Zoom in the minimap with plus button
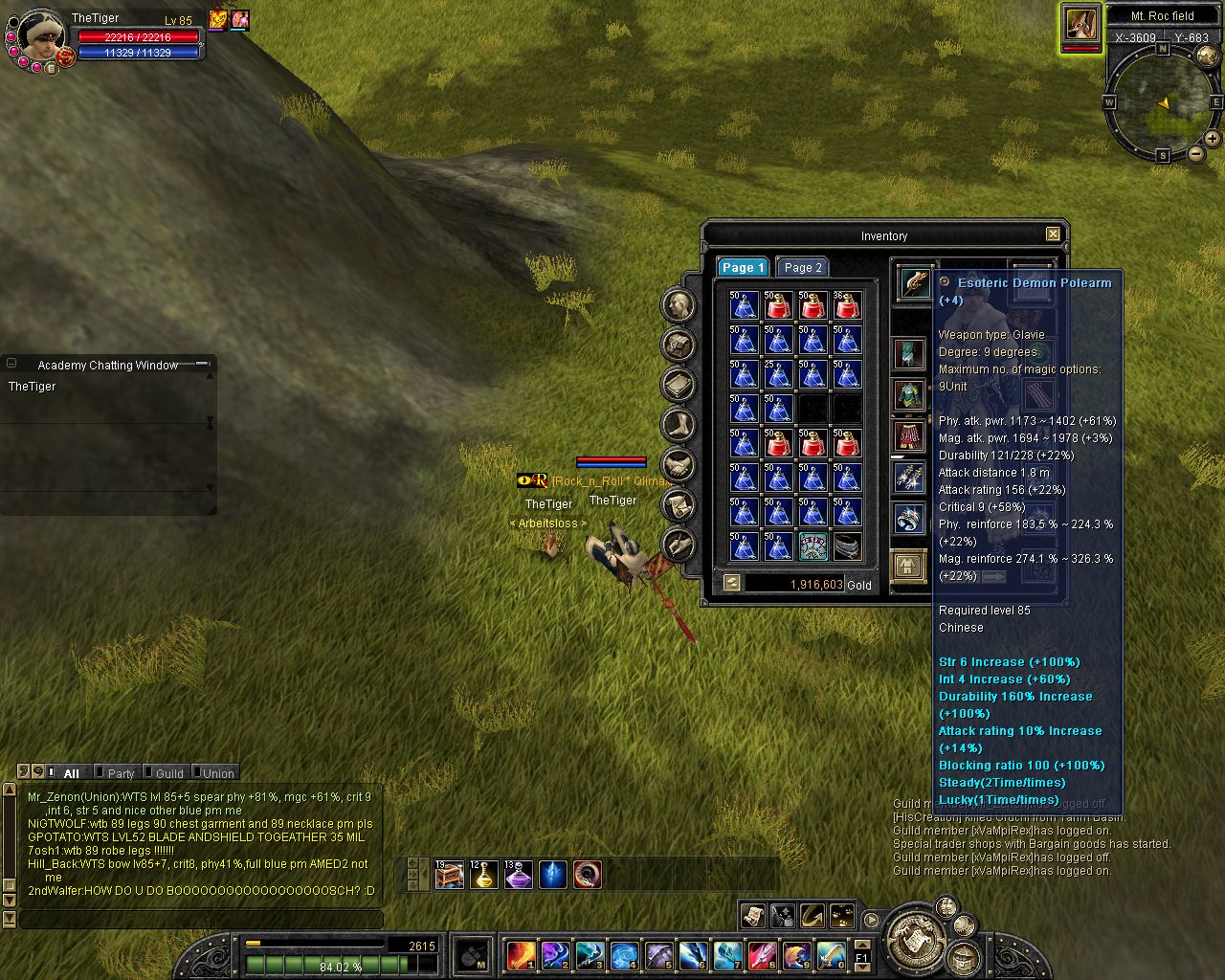The image size is (1225, 980). tap(1212, 139)
